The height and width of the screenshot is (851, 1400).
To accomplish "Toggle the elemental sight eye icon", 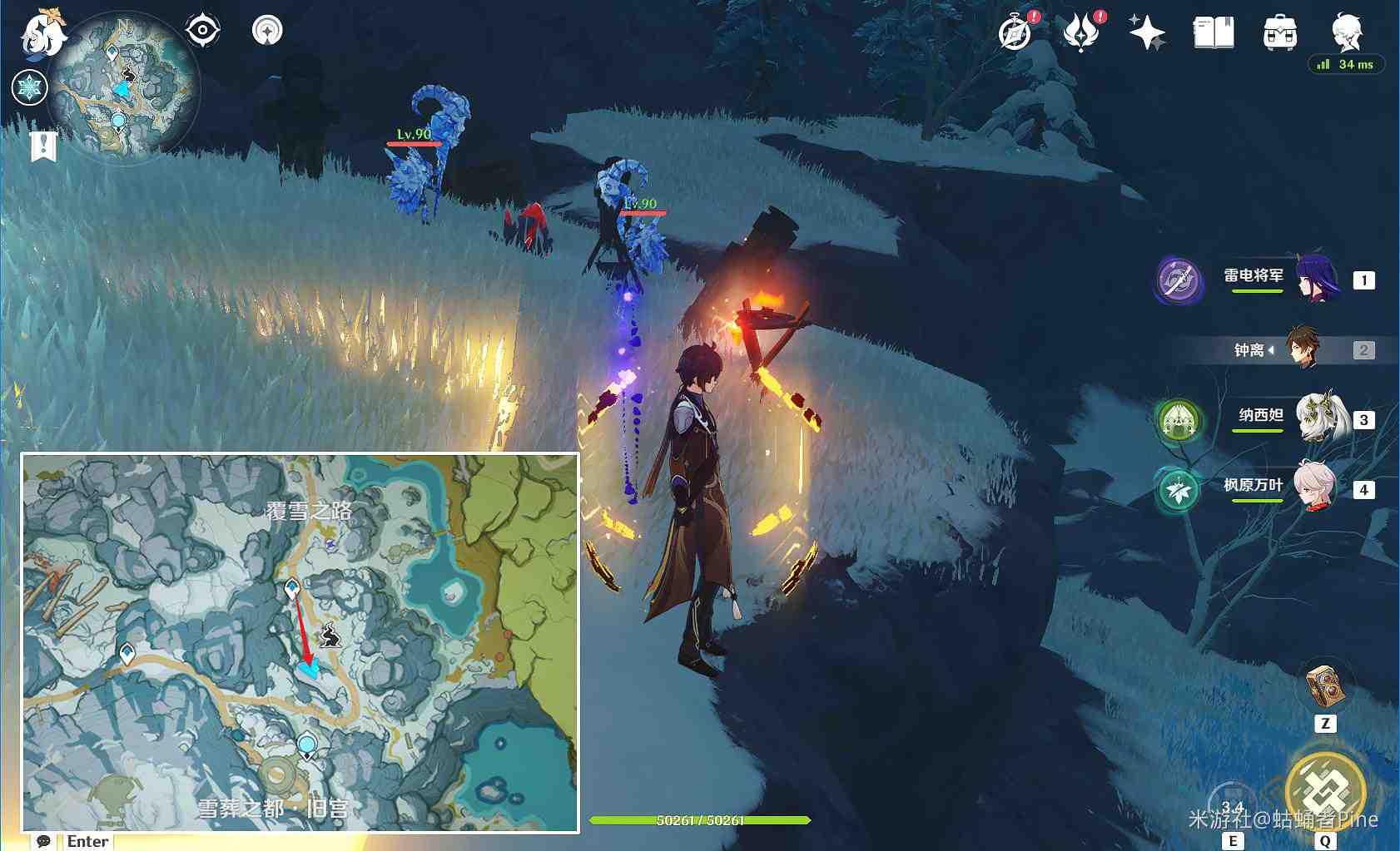I will (202, 31).
